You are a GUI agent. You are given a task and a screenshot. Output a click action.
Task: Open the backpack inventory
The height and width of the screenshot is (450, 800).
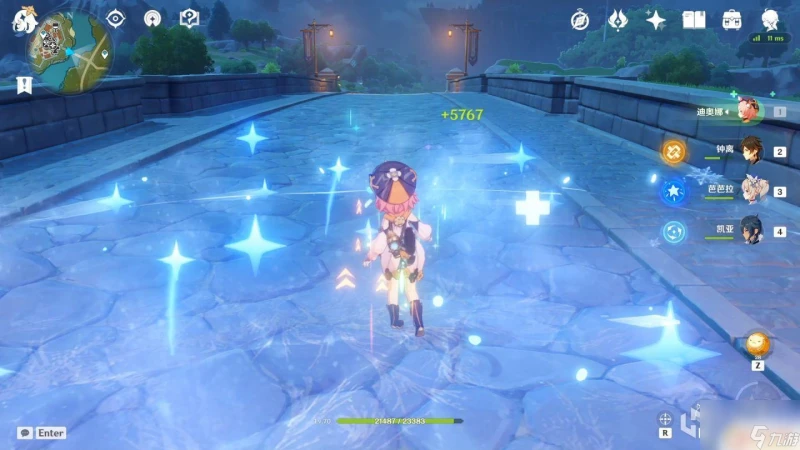tap(732, 19)
